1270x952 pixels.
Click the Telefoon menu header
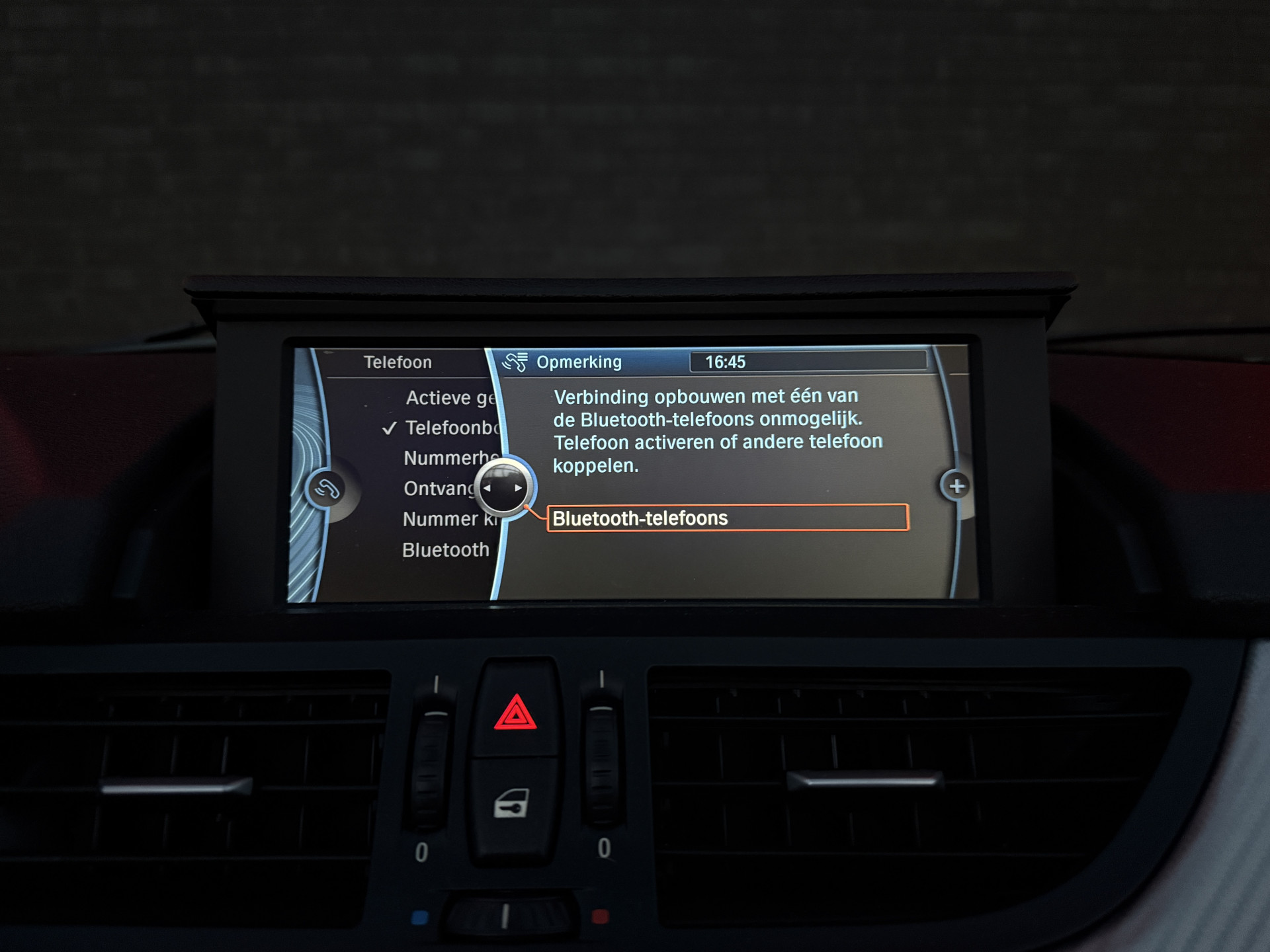tap(398, 362)
